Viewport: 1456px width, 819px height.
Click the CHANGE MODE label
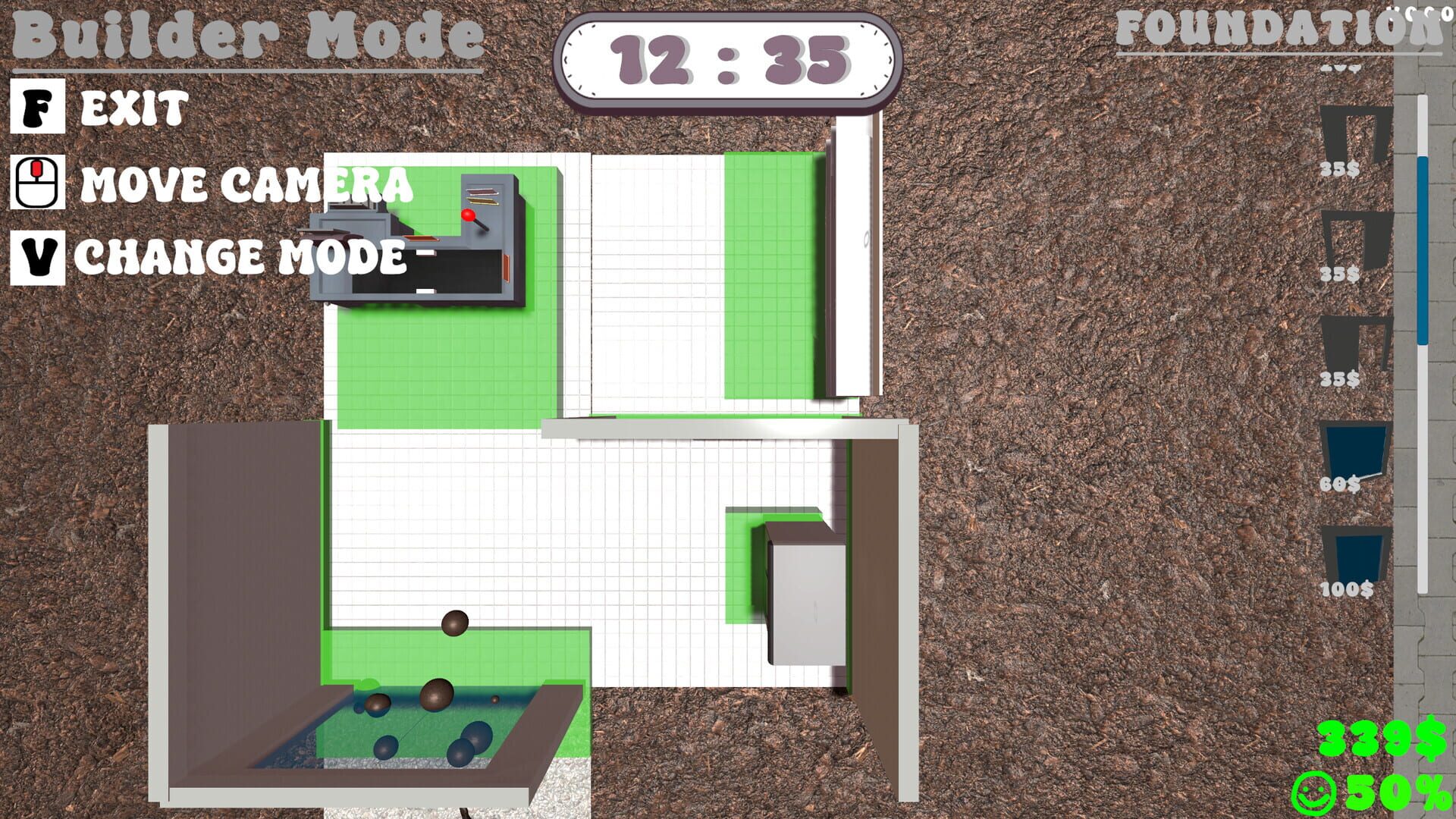tap(243, 258)
